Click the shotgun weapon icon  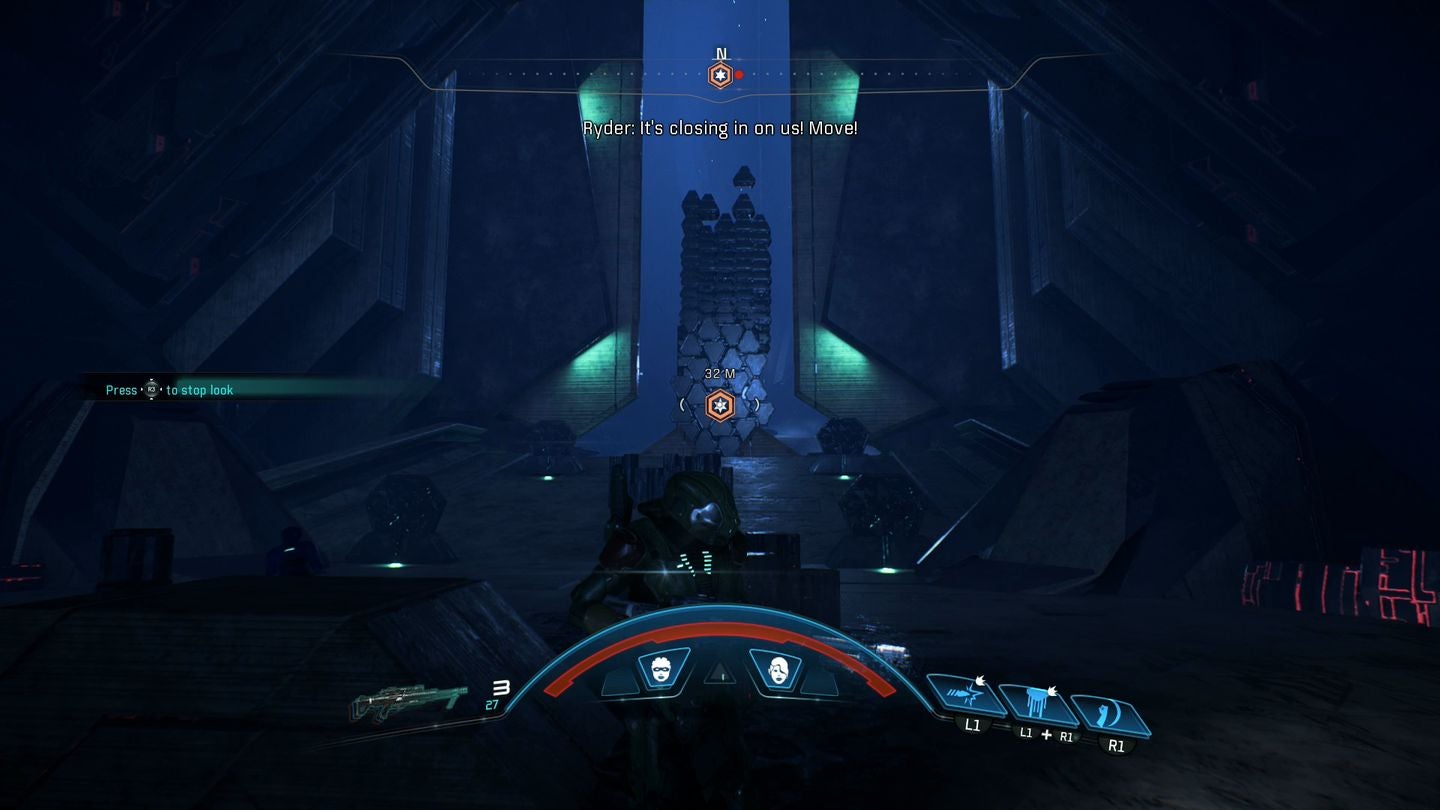[x=410, y=700]
